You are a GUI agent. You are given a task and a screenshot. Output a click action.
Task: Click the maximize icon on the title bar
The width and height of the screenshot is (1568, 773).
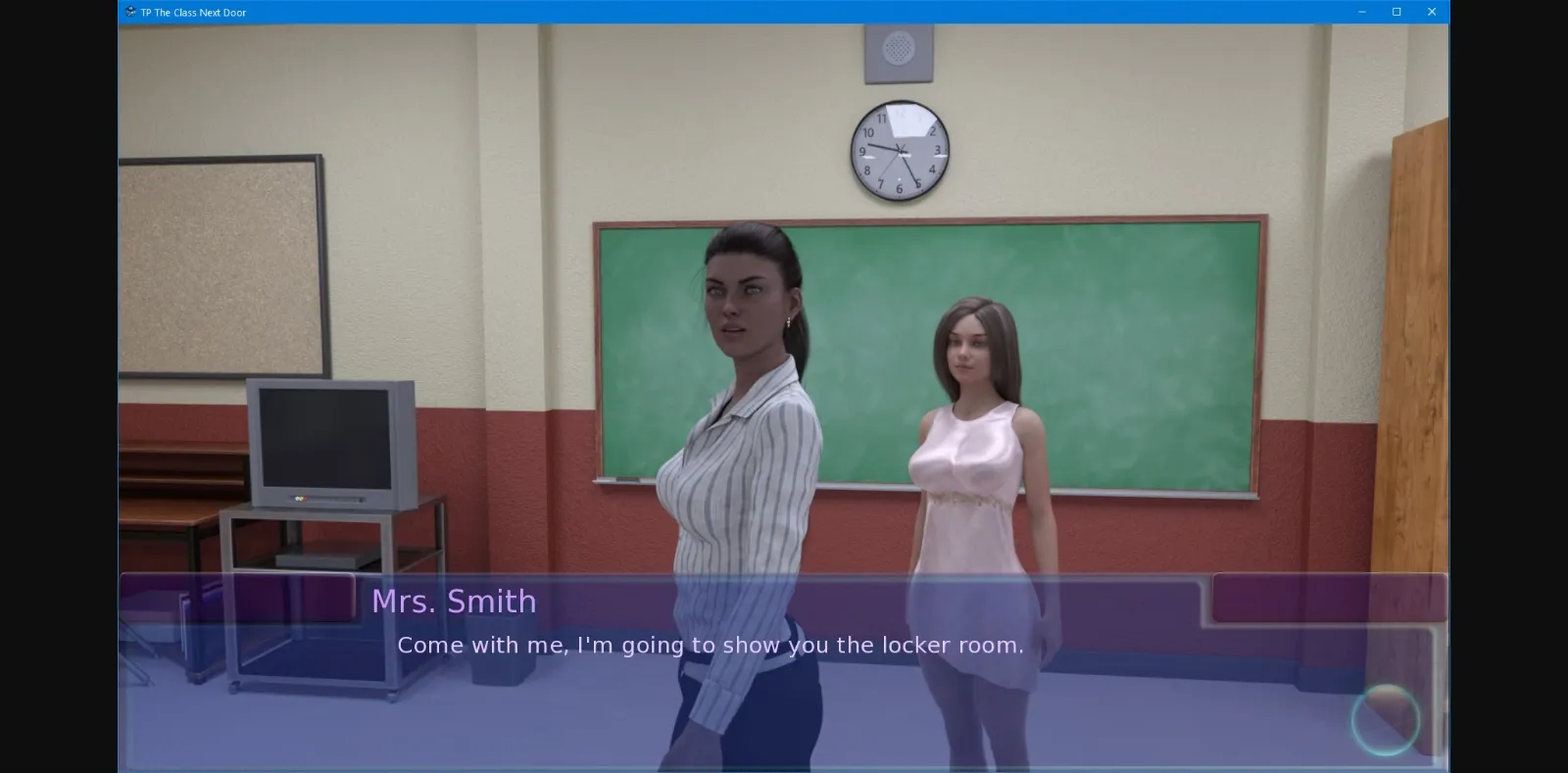click(1396, 12)
